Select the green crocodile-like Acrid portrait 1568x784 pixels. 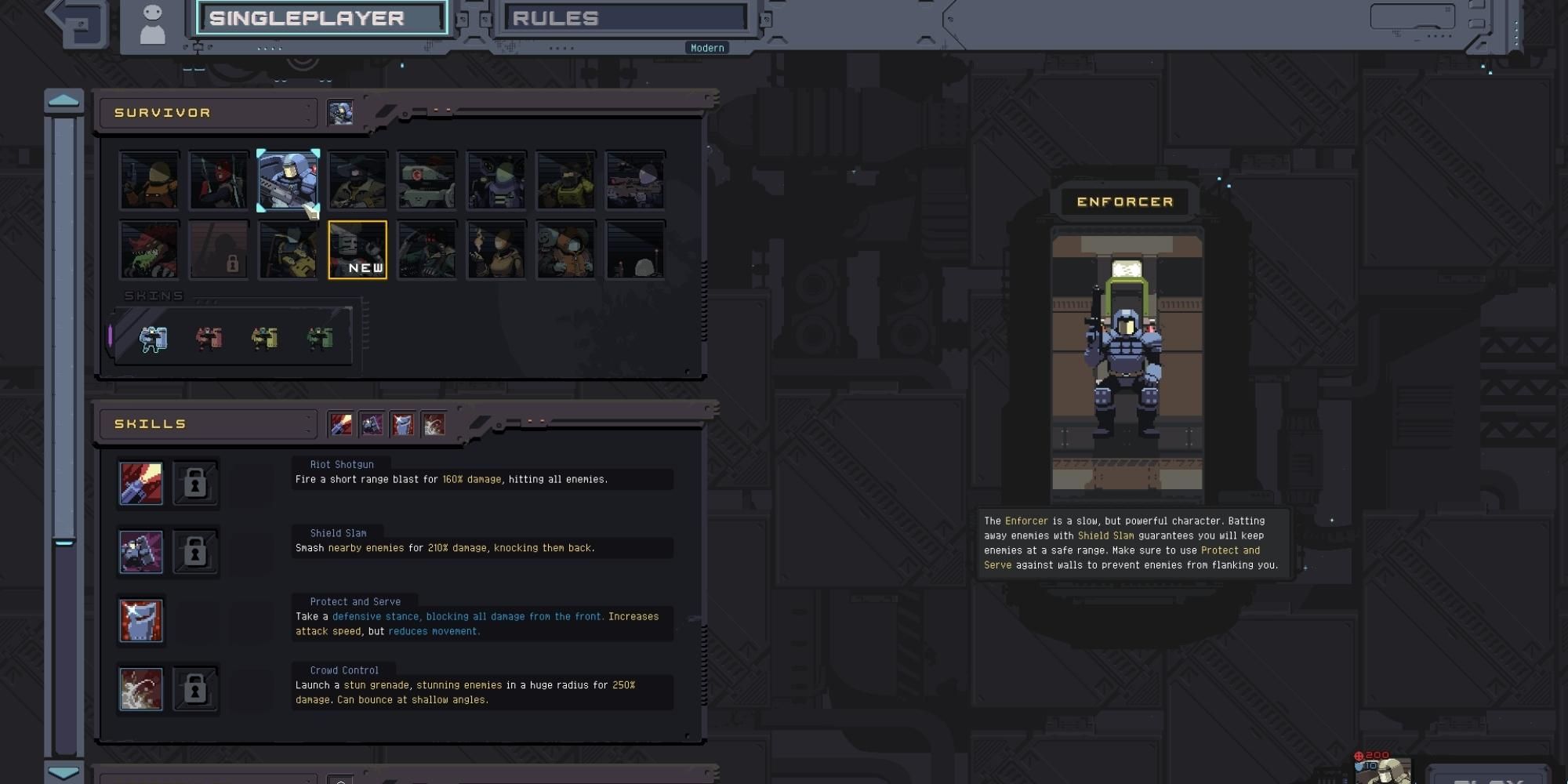149,250
